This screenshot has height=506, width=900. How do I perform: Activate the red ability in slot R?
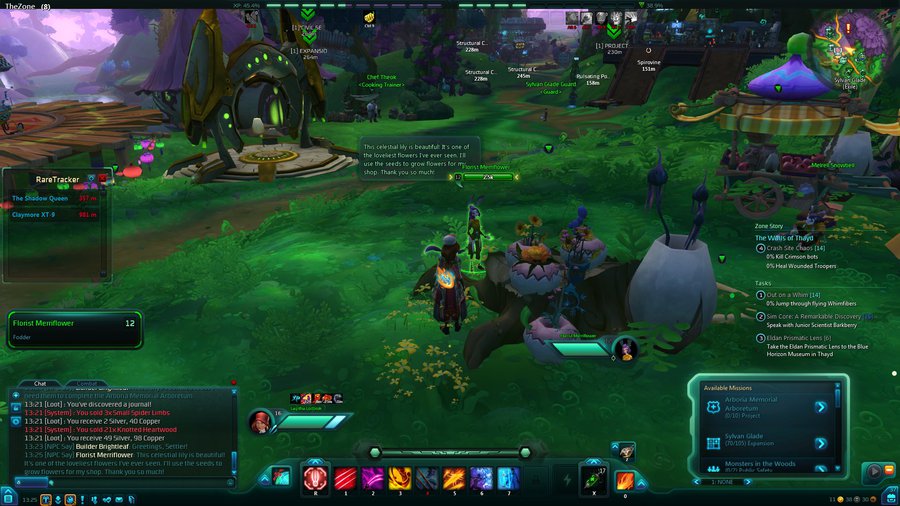pyautogui.click(x=316, y=478)
